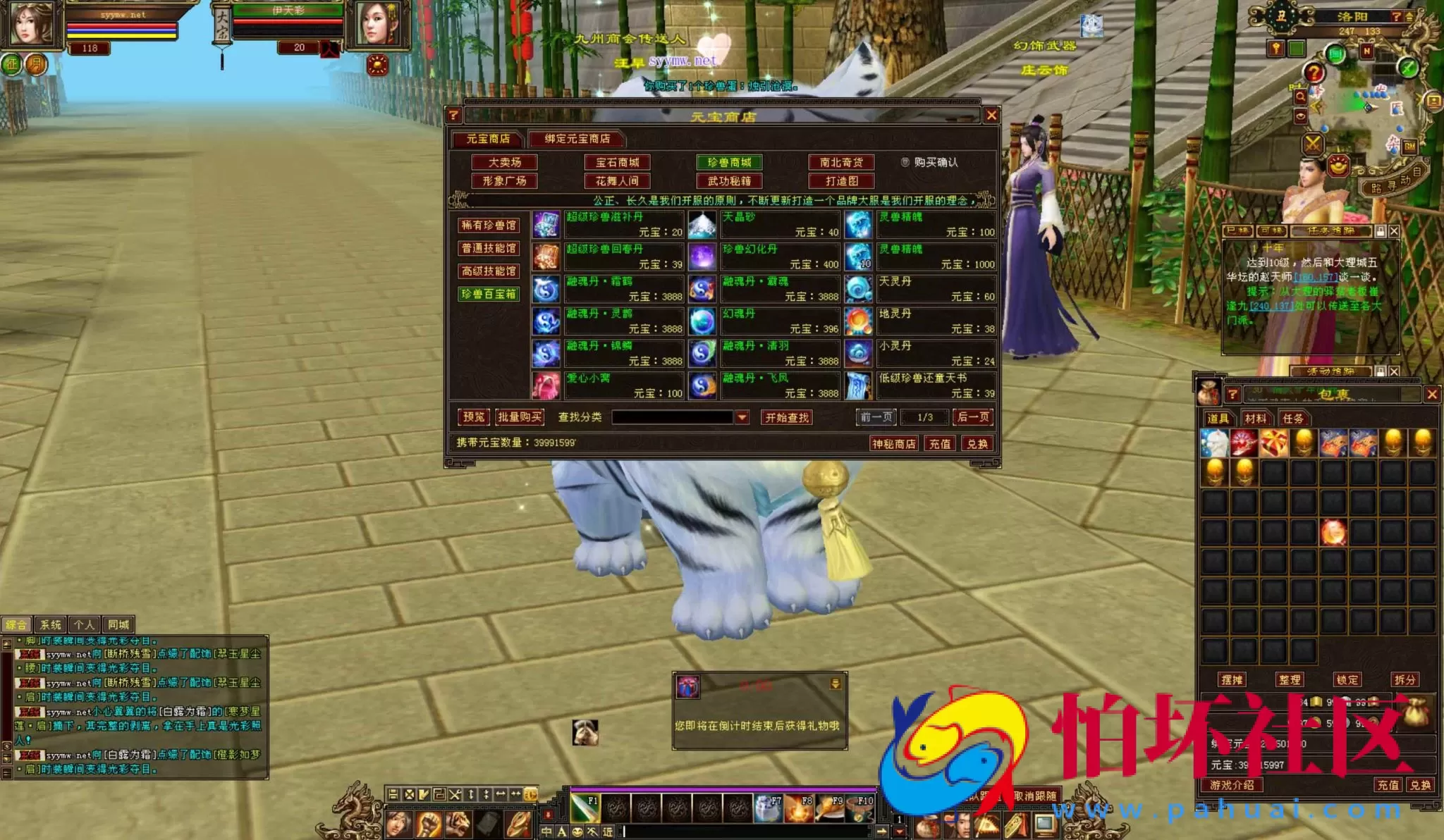Toggle the 中 input language button in chat bar
This screenshot has height=840, width=1444.
(x=546, y=832)
